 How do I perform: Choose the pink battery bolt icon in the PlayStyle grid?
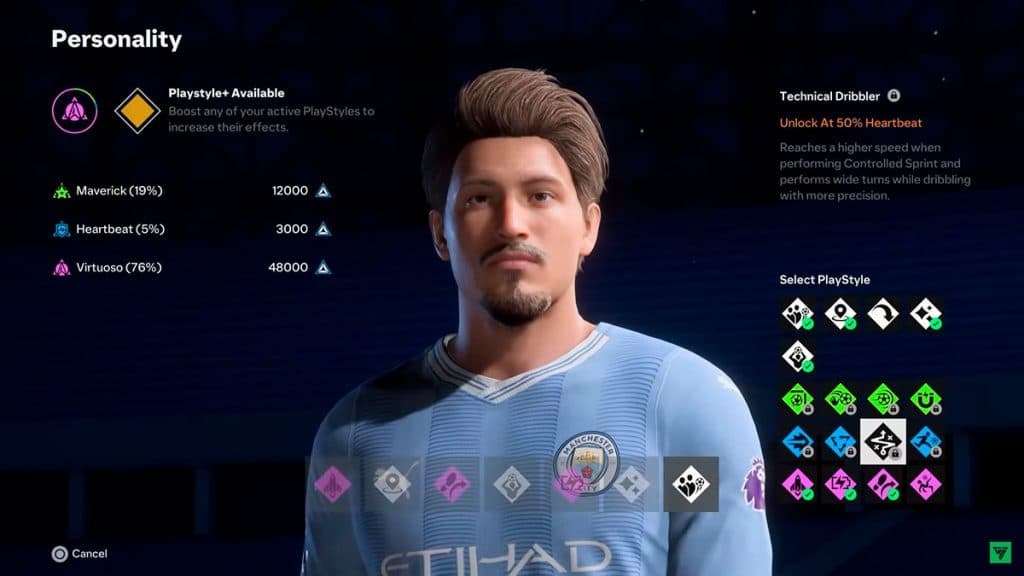pyautogui.click(x=840, y=485)
